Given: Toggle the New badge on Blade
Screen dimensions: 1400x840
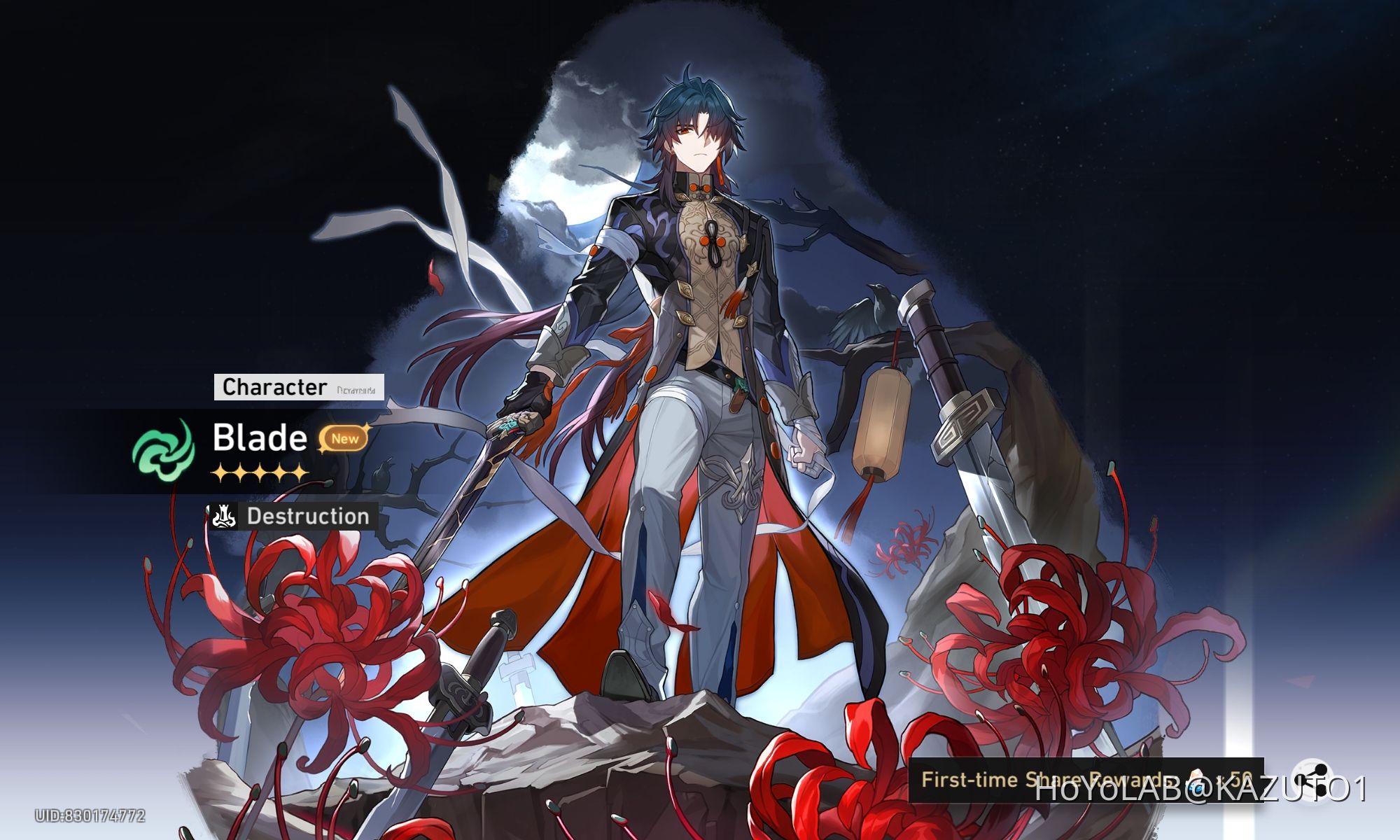Looking at the screenshot, I should tap(346, 439).
